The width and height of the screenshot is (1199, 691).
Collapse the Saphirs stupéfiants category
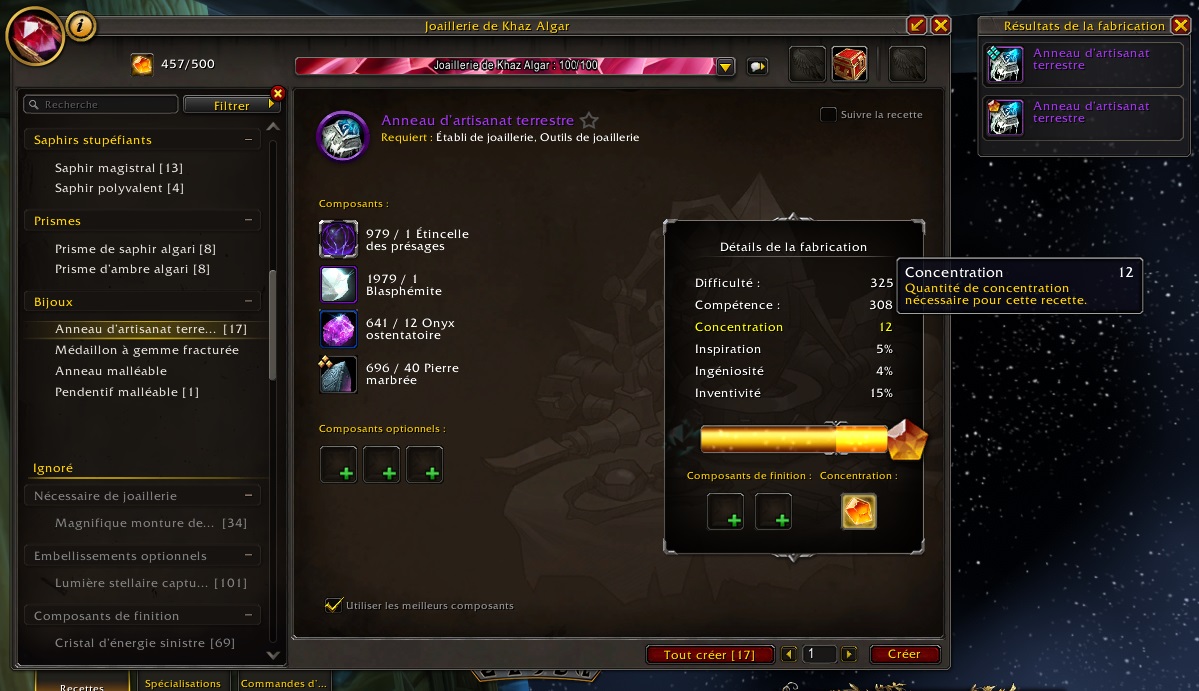(x=248, y=140)
